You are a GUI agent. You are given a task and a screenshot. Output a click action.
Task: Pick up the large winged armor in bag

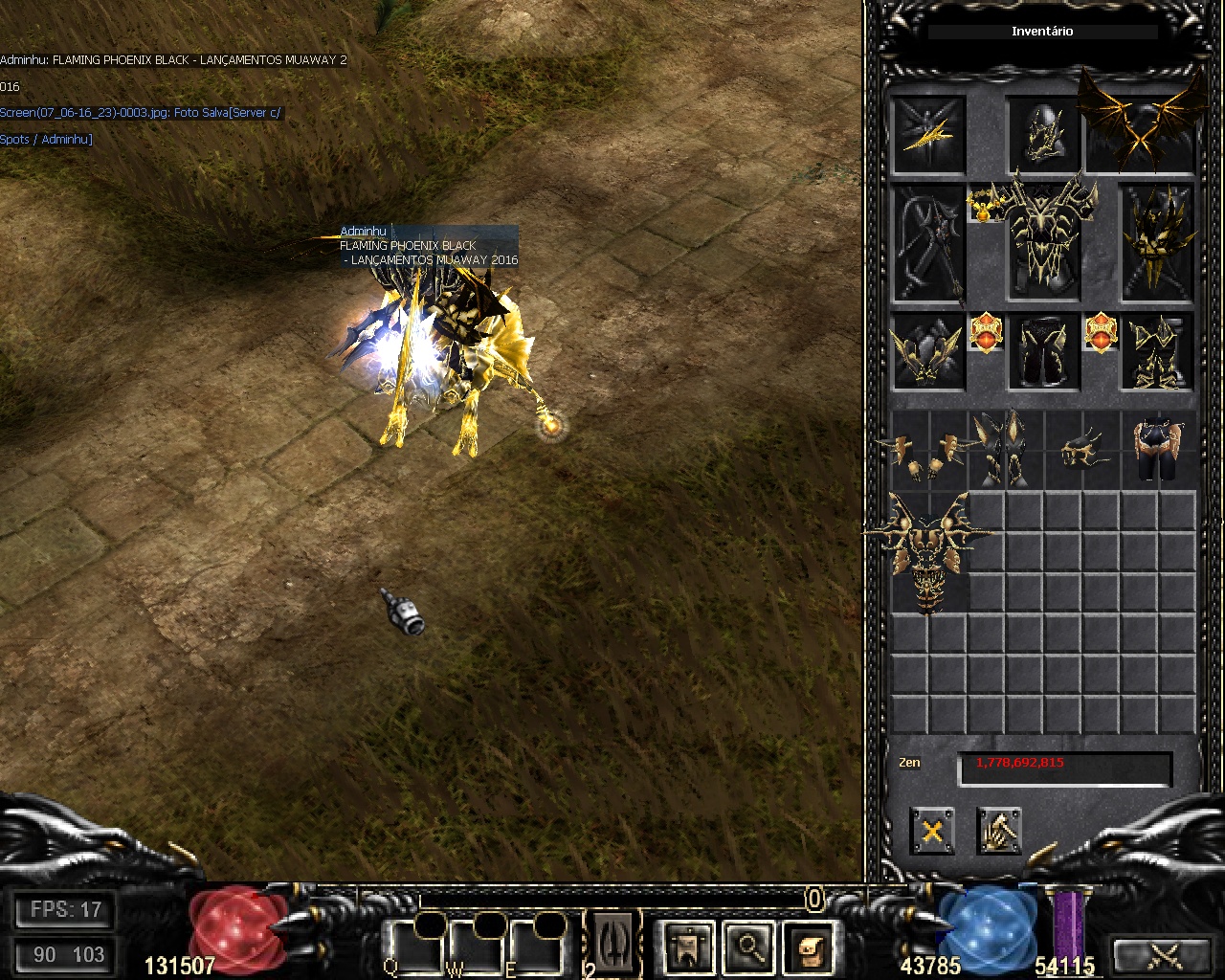coord(928,550)
